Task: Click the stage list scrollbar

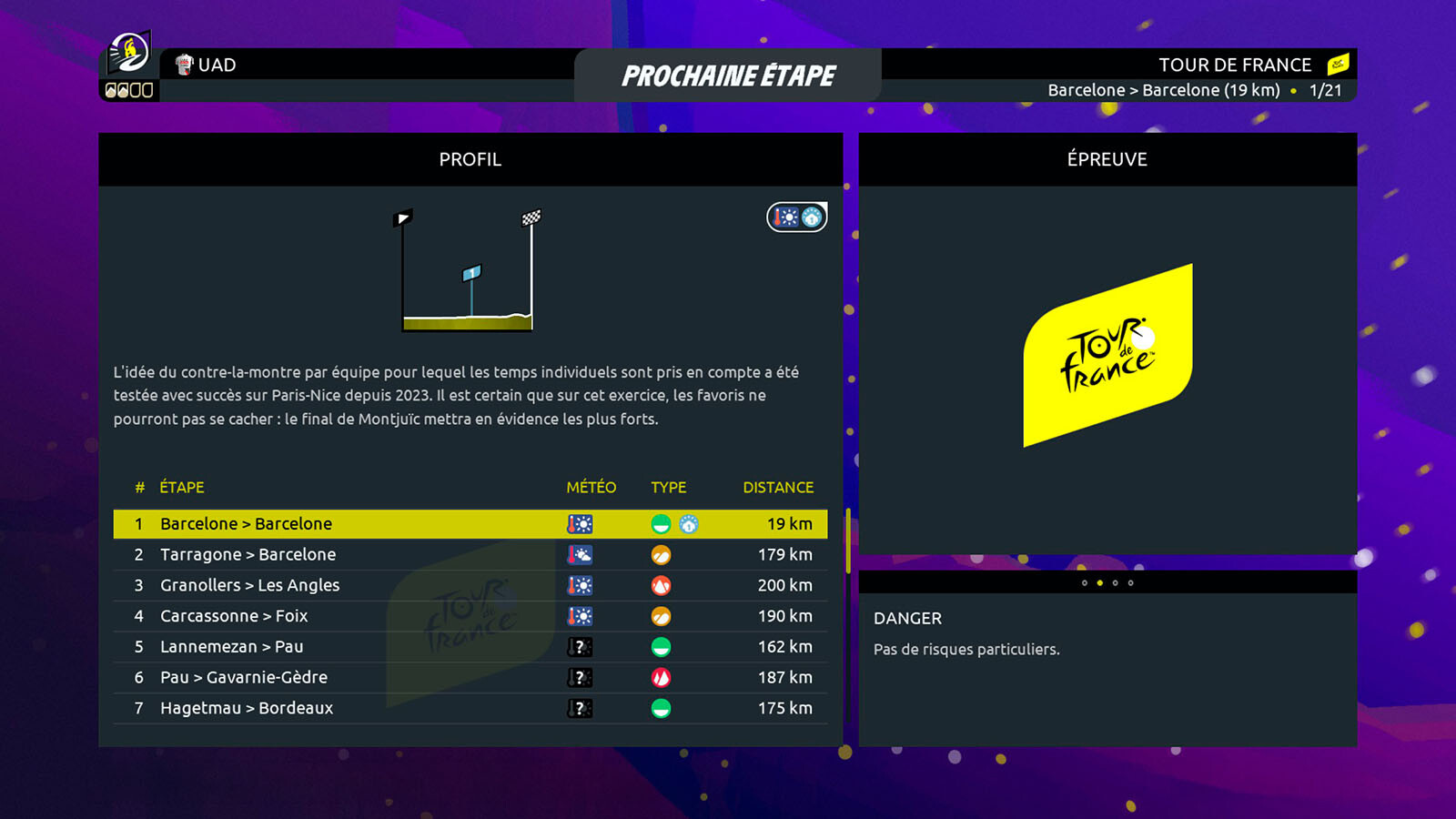Action: click(x=848, y=541)
